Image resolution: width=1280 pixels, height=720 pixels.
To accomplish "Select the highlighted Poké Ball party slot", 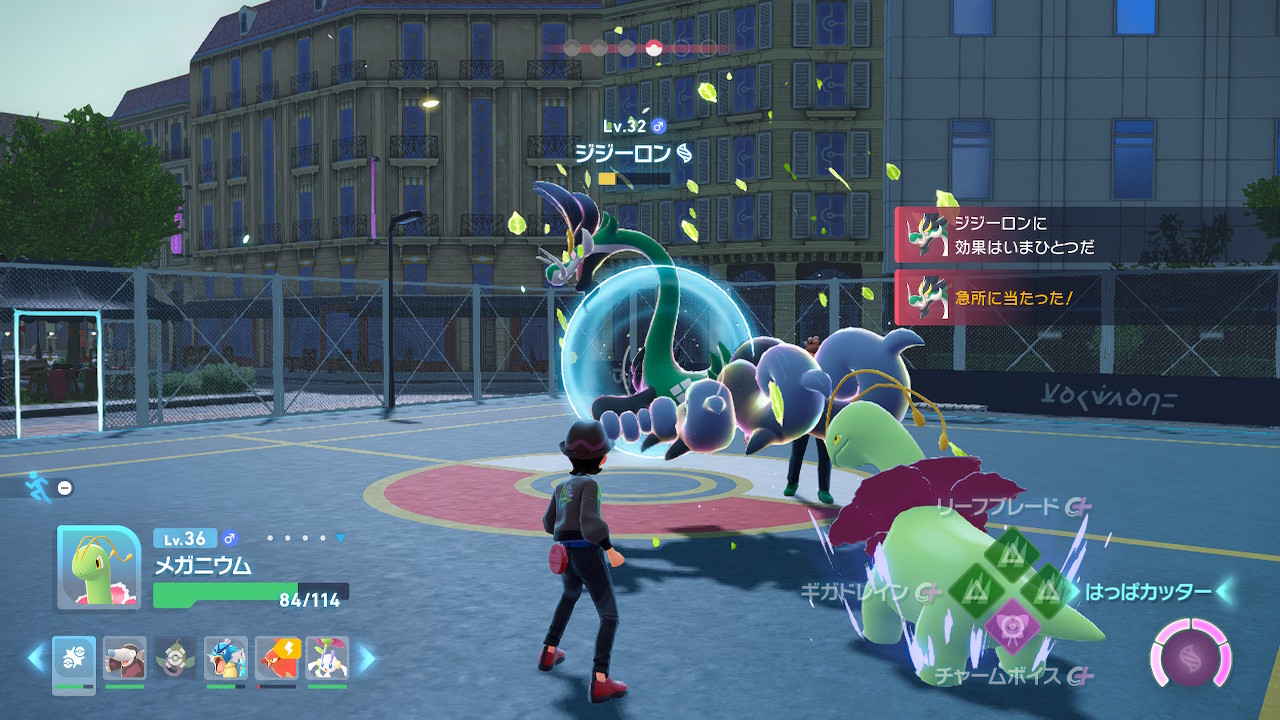I will point(74,660).
